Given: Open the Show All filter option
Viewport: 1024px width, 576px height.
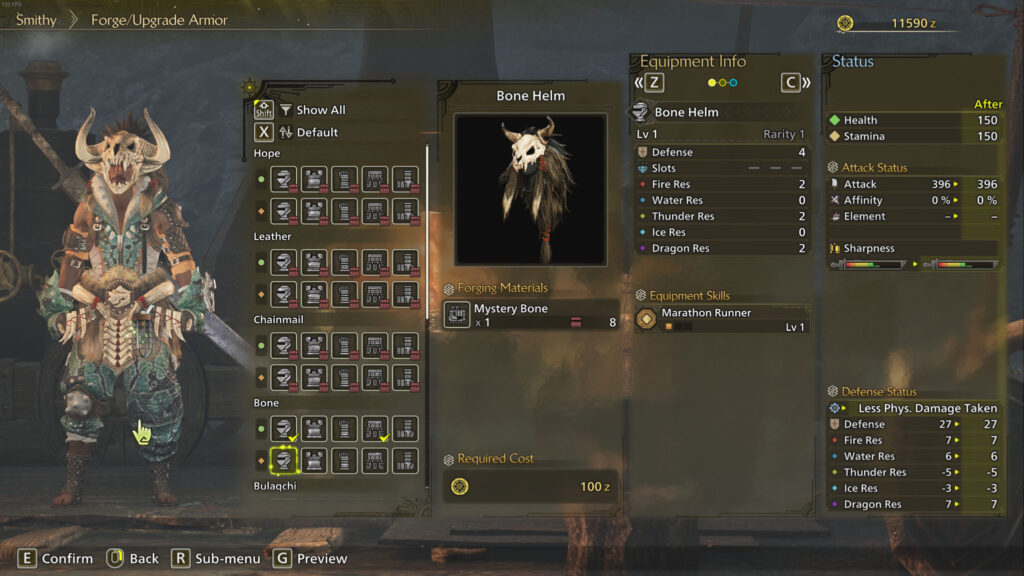Looking at the screenshot, I should click(312, 110).
